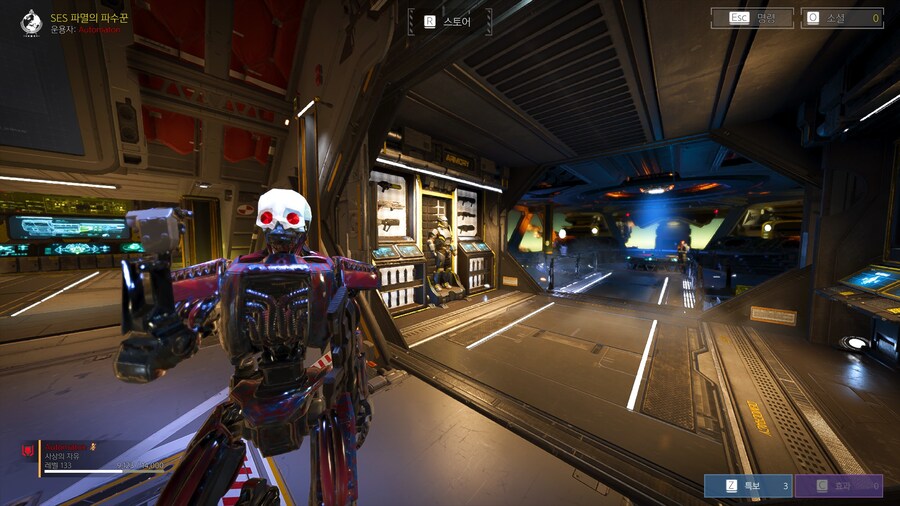Click the Super Earth ship emblem
This screenshot has height=506, width=900.
point(31,22)
